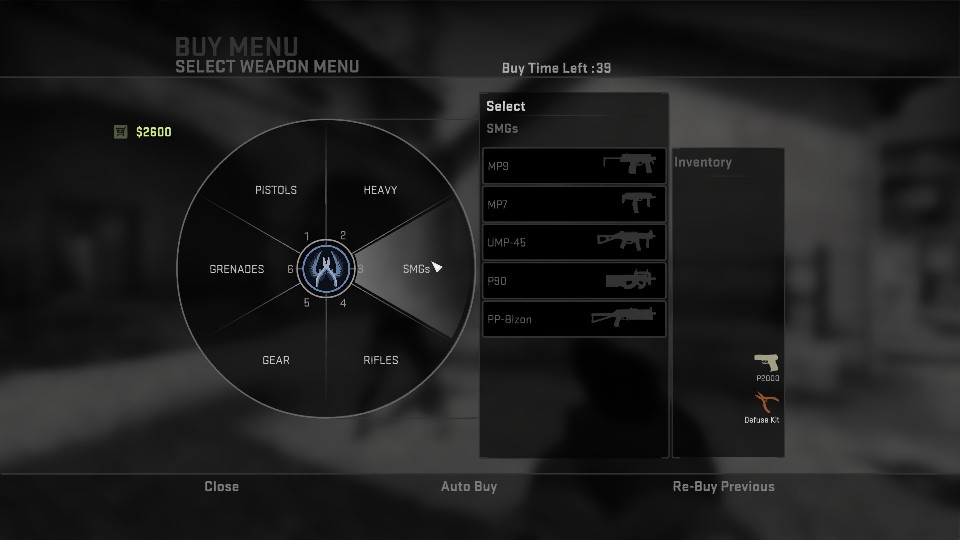
Task: Close the buy menu
Action: tap(222, 487)
